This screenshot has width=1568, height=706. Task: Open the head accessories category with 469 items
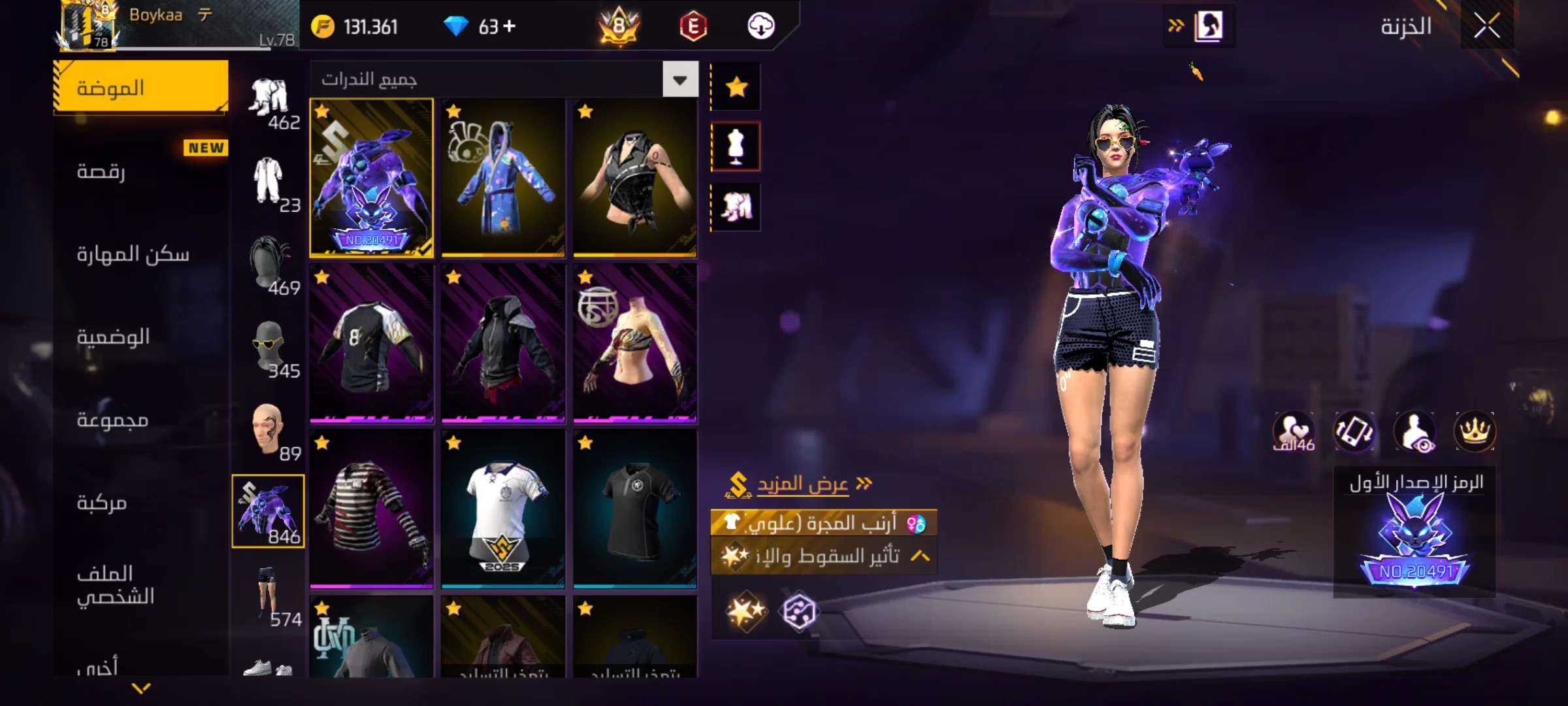click(x=269, y=266)
